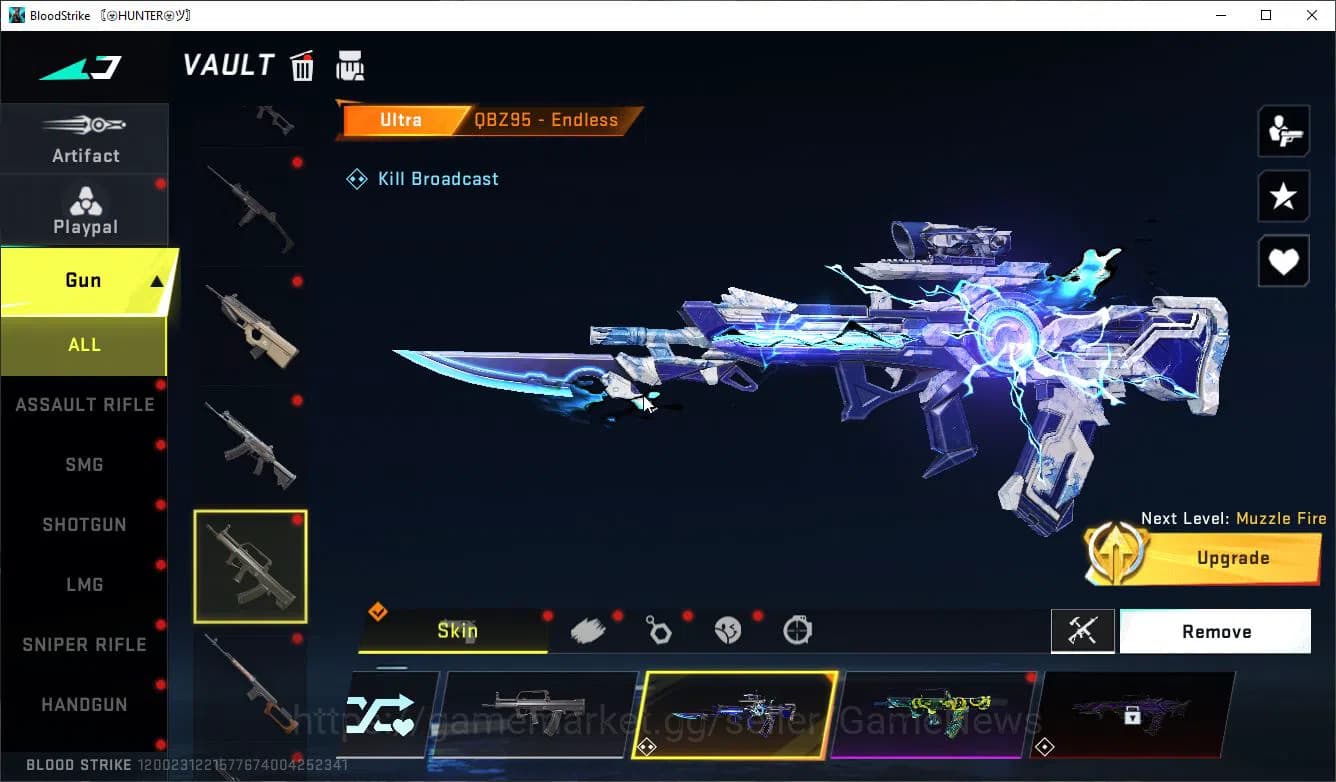Collapse the Gun category arrow

[x=155, y=280]
